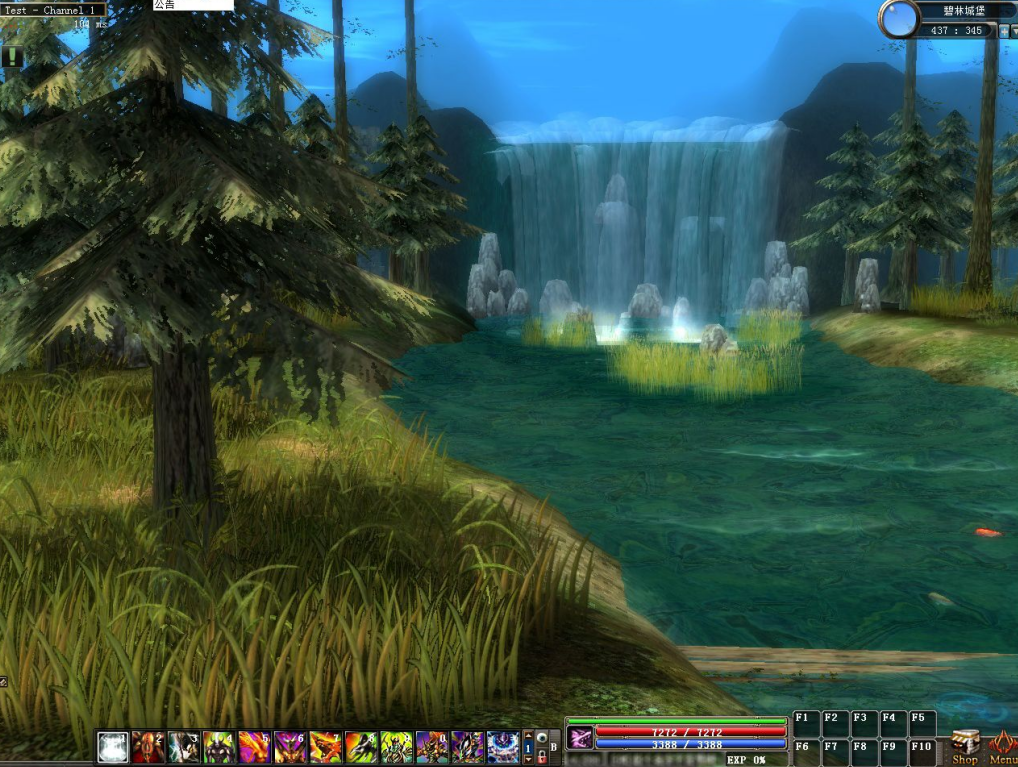Click the eye icon beside the hotbar
This screenshot has height=767, width=1018.
tap(541, 738)
